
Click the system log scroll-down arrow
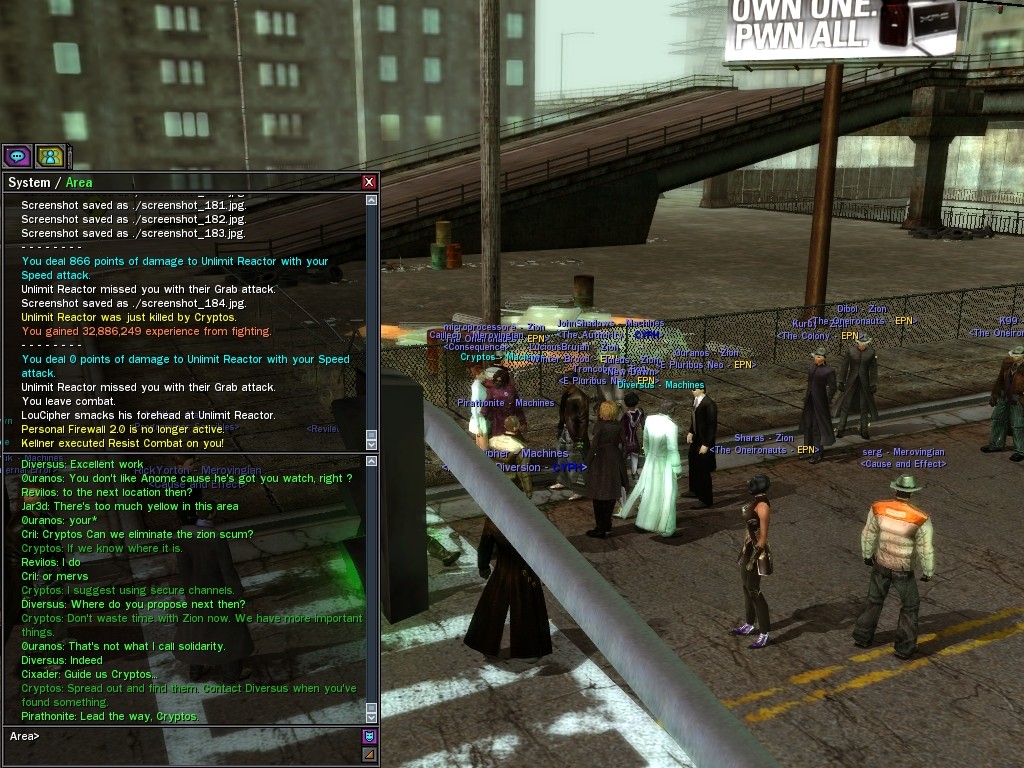click(x=372, y=442)
